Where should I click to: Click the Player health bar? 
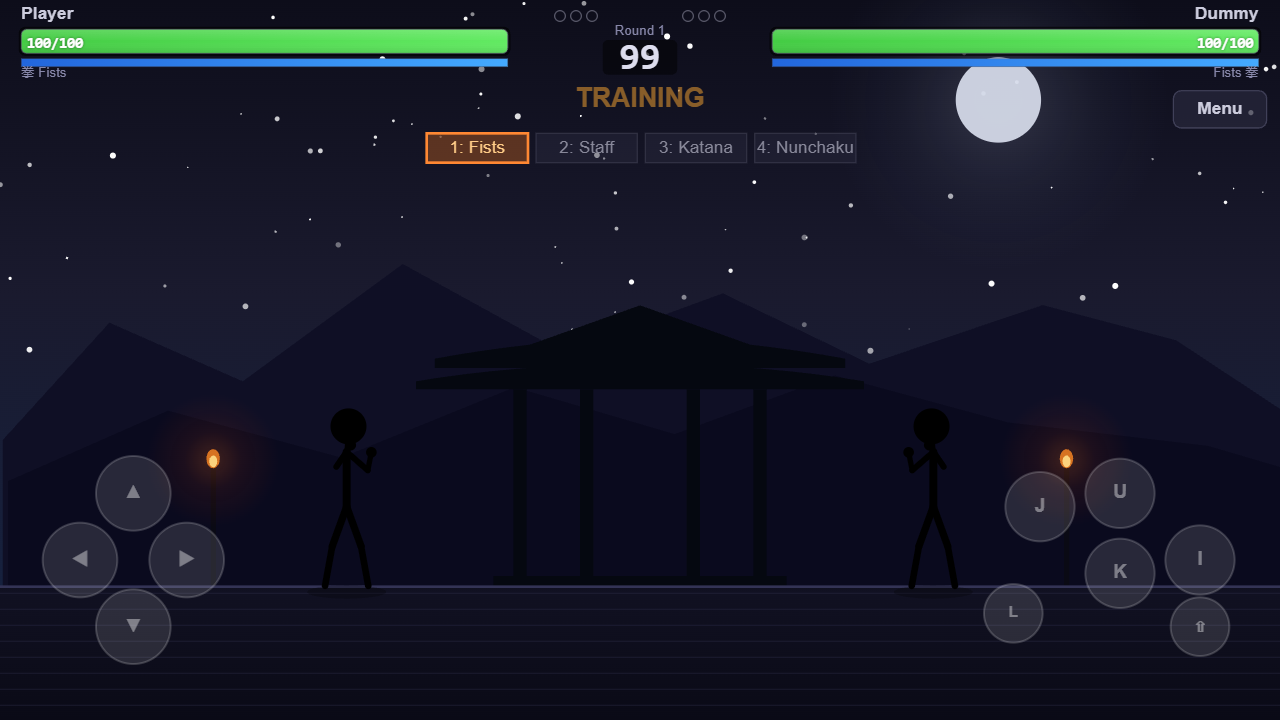click(264, 42)
